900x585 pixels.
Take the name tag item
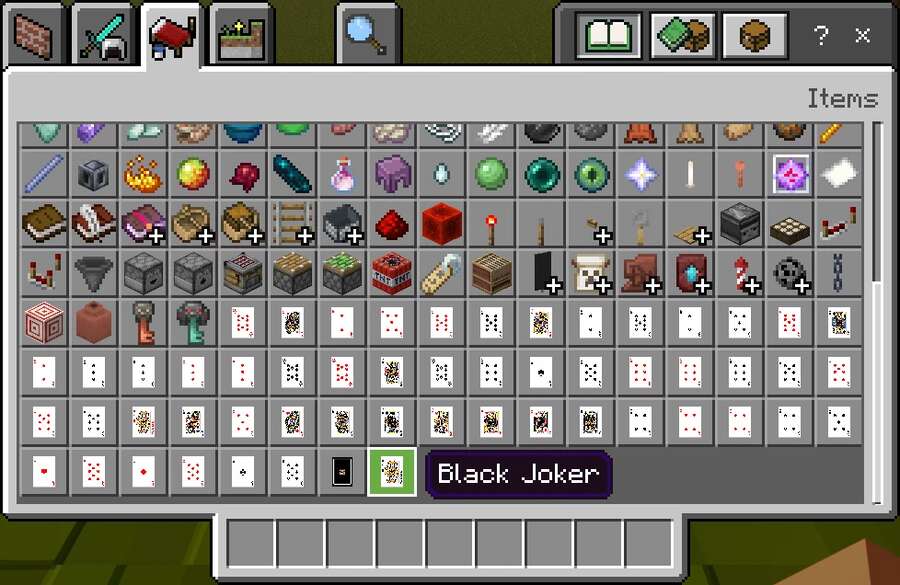pyautogui.click(x=441, y=272)
